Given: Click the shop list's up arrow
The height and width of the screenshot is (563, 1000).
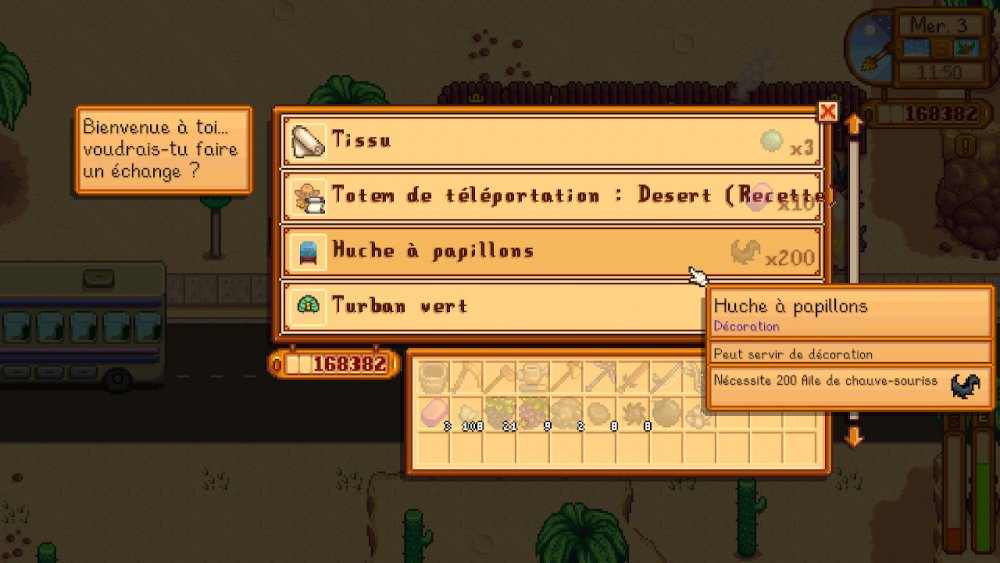Looking at the screenshot, I should [854, 124].
